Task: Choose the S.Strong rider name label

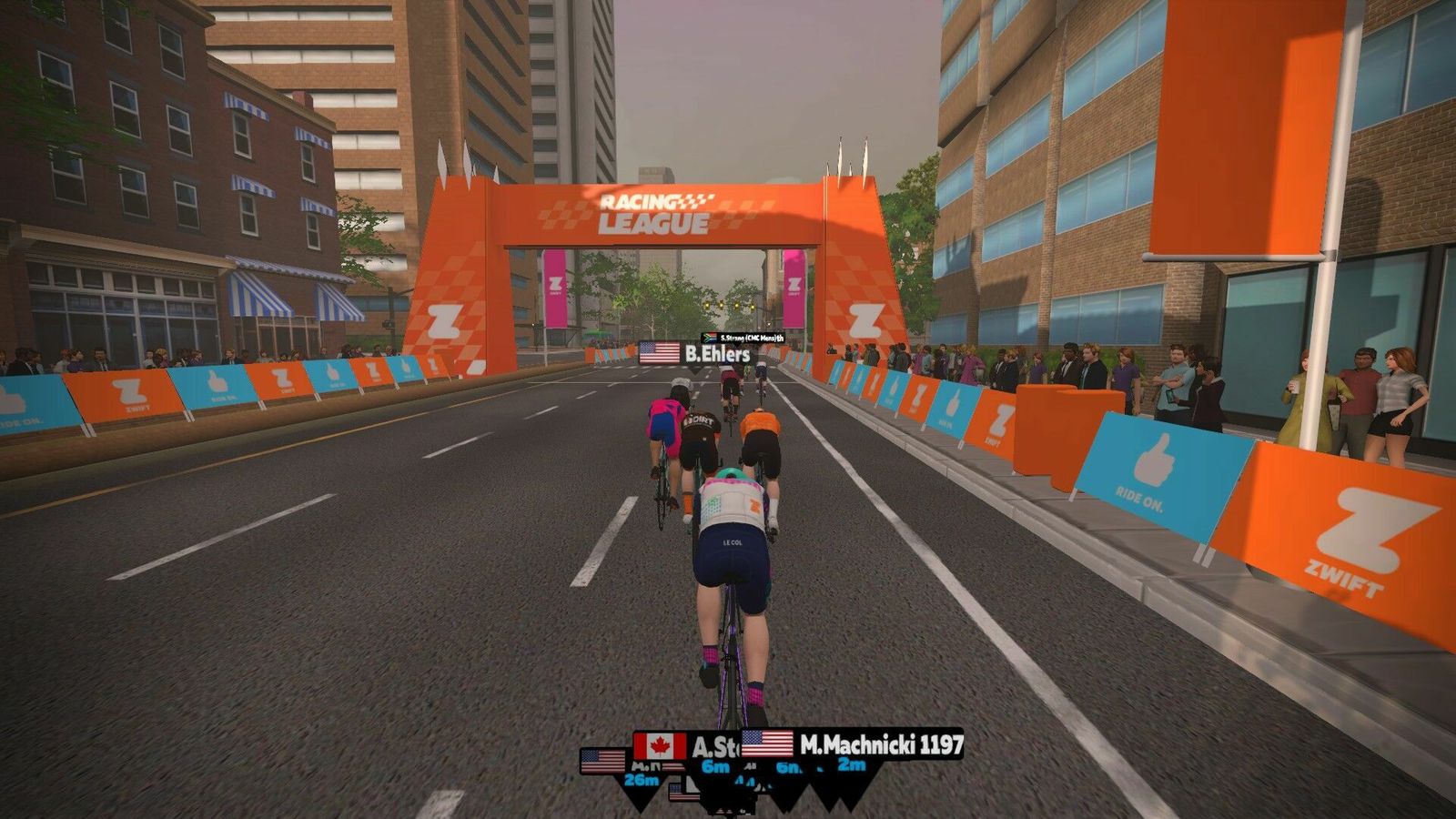Action: 743,338
